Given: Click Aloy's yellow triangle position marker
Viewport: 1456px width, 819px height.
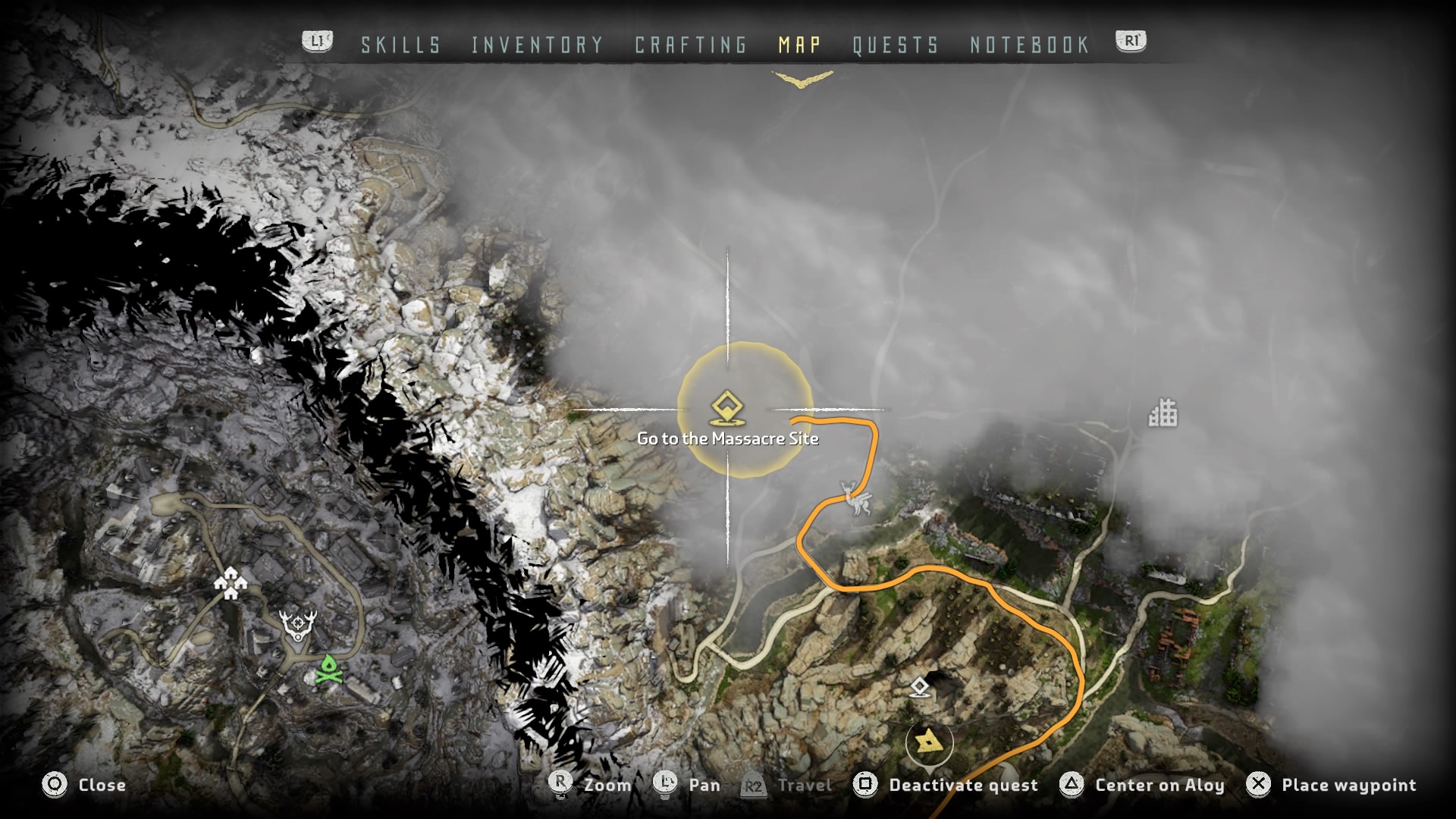Looking at the screenshot, I should [928, 741].
